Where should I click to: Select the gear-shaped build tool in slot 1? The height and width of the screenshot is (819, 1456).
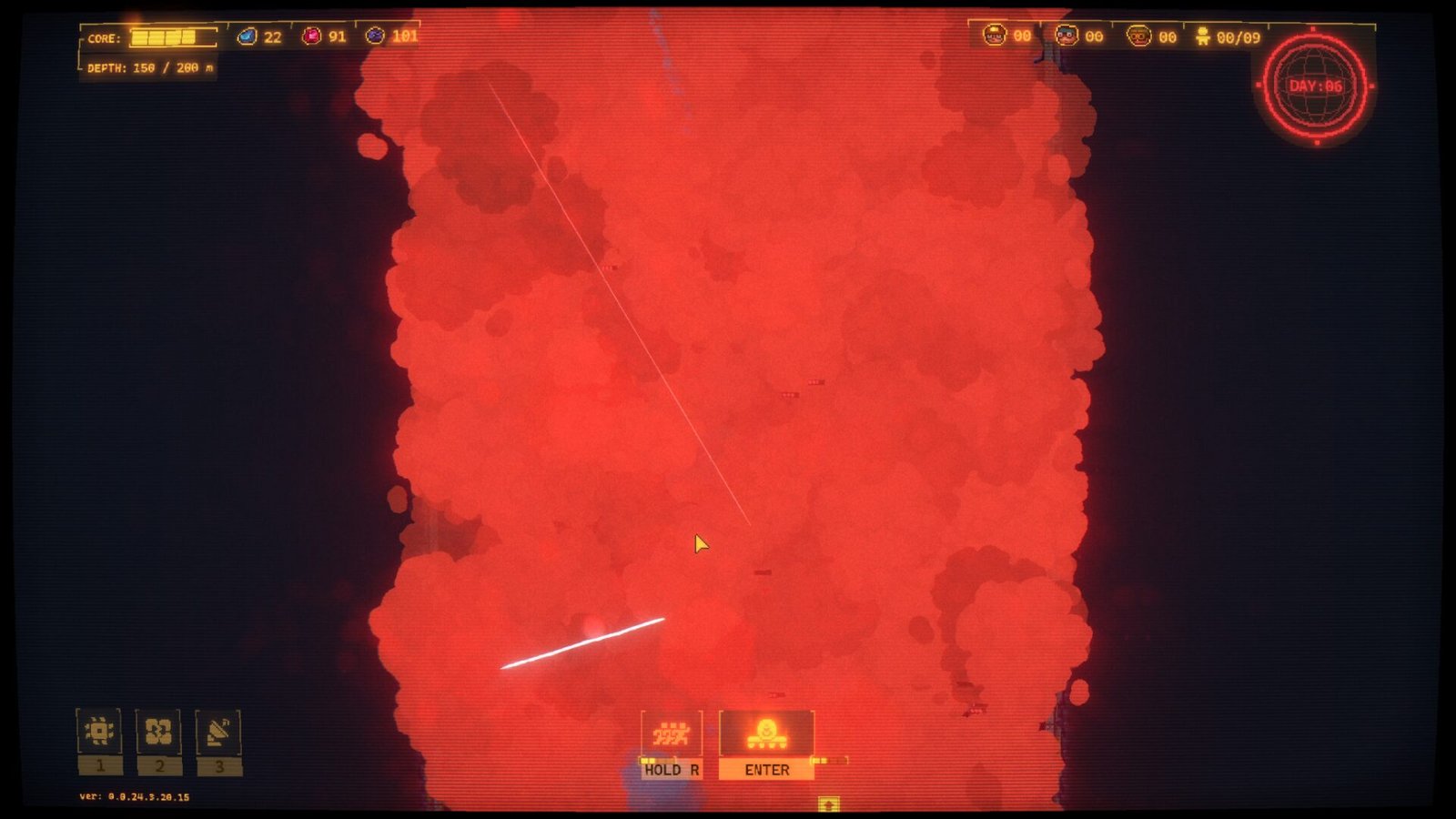pos(99,732)
